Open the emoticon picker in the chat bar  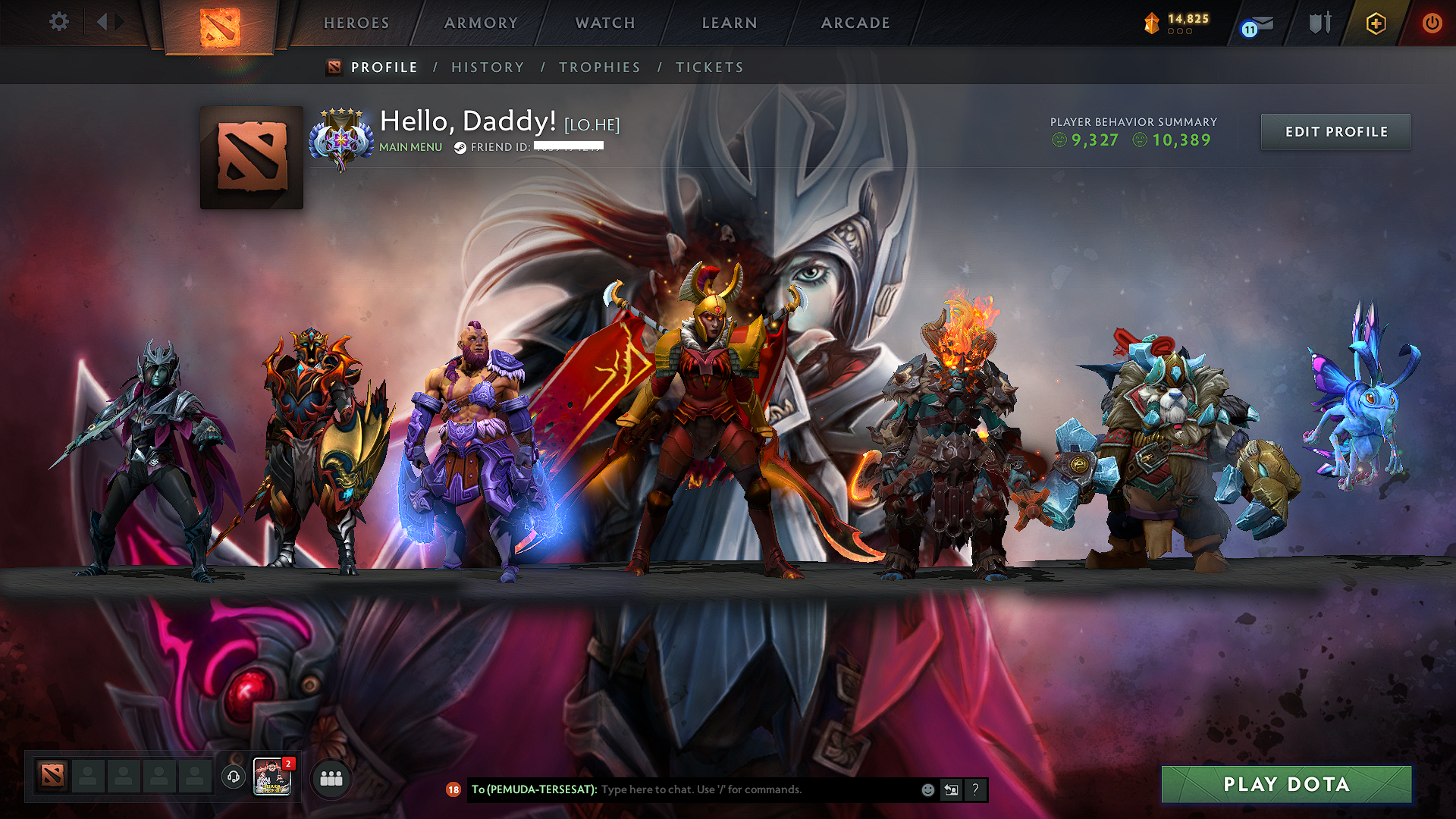(927, 789)
